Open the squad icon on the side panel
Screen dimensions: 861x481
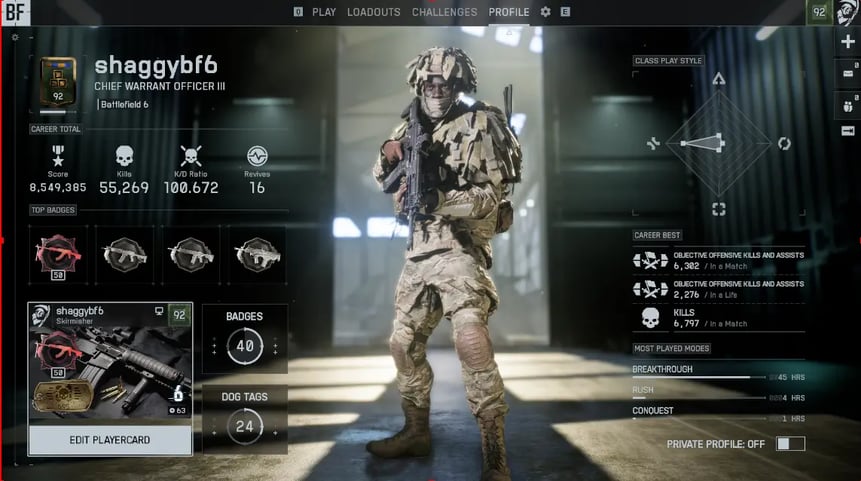(x=848, y=104)
